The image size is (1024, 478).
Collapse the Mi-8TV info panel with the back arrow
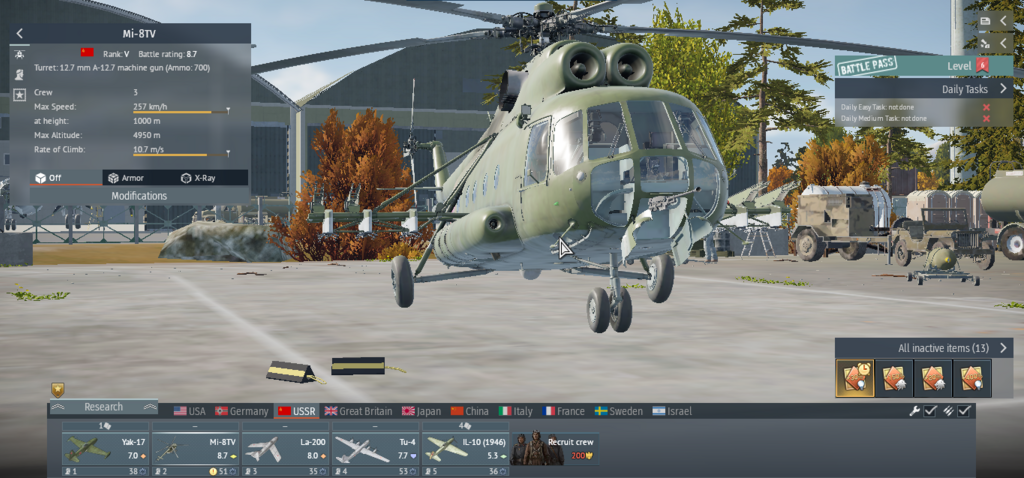click(x=19, y=33)
